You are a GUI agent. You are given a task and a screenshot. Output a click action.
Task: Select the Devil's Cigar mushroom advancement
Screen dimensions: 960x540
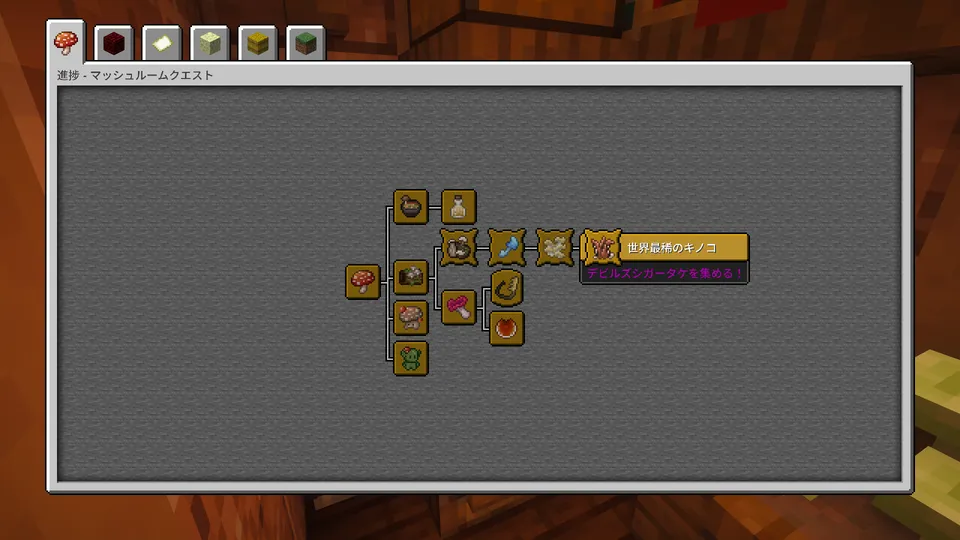point(602,247)
